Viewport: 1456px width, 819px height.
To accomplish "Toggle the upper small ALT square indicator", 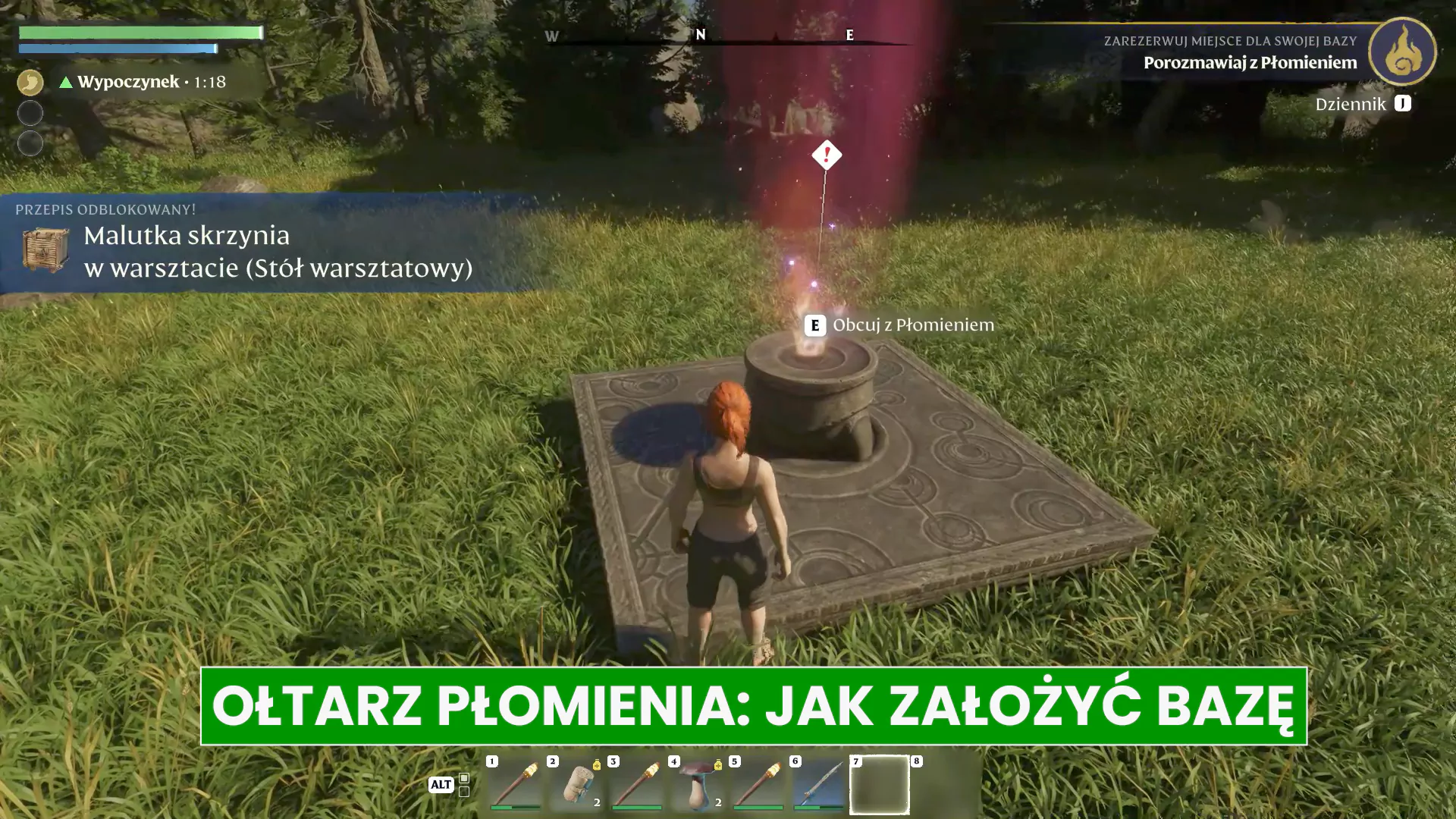I will coord(464,778).
